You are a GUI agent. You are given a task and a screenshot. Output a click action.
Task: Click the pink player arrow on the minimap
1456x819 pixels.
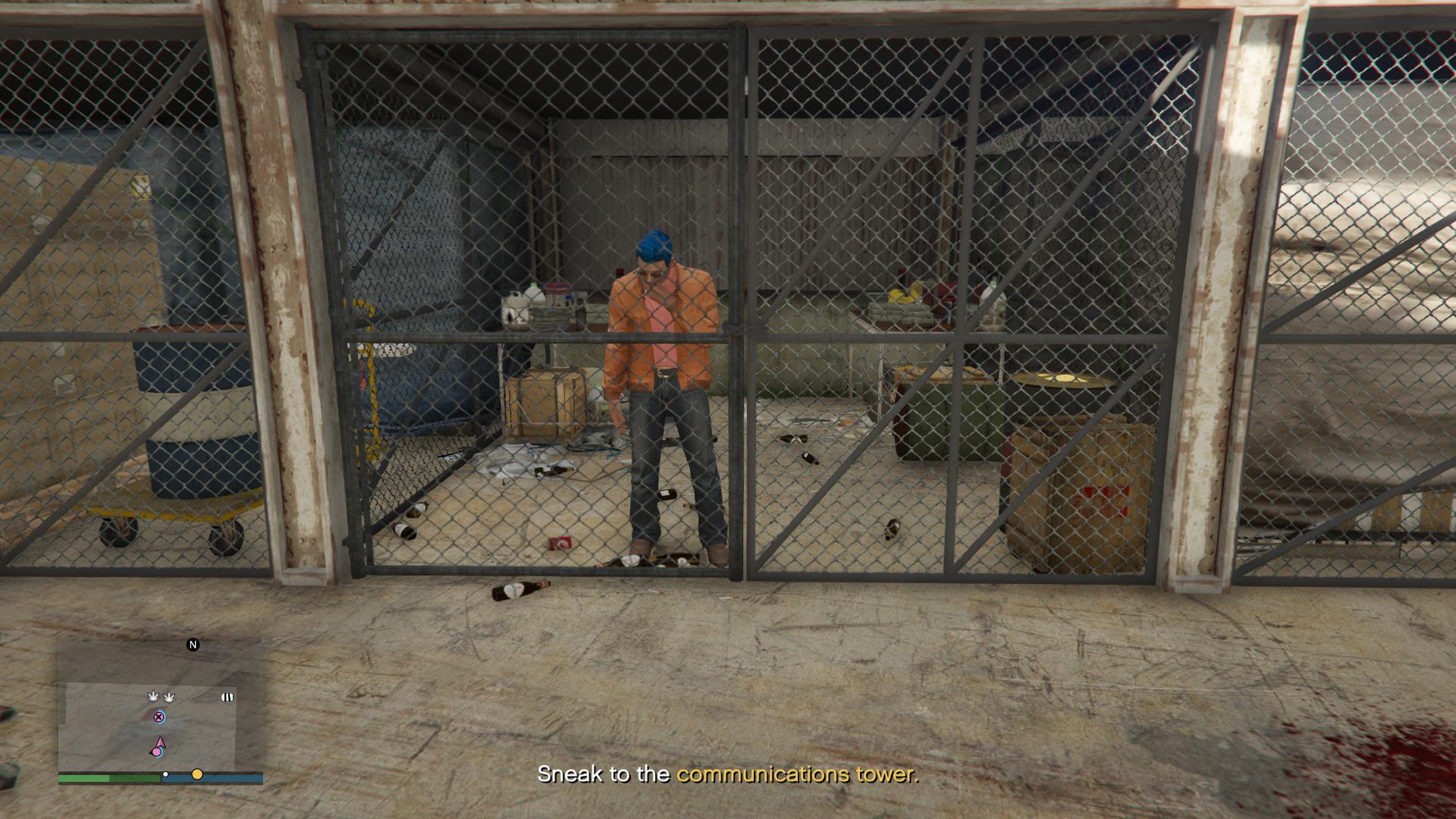pyautogui.click(x=160, y=742)
